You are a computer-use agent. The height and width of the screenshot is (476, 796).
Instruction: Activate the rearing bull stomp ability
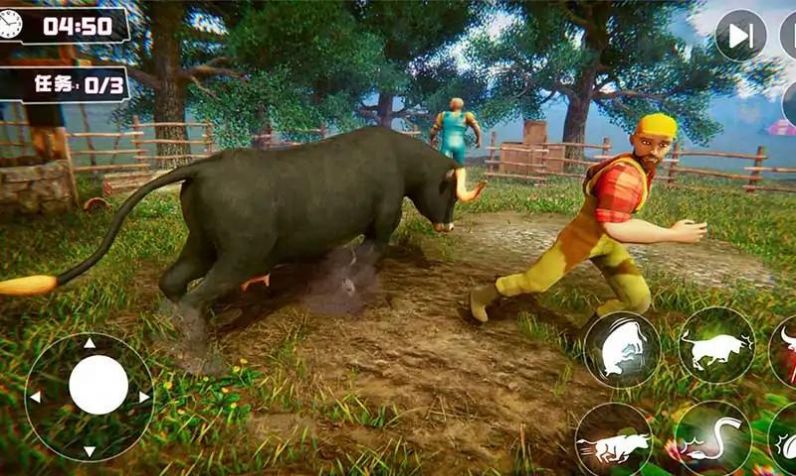pyautogui.click(x=621, y=351)
